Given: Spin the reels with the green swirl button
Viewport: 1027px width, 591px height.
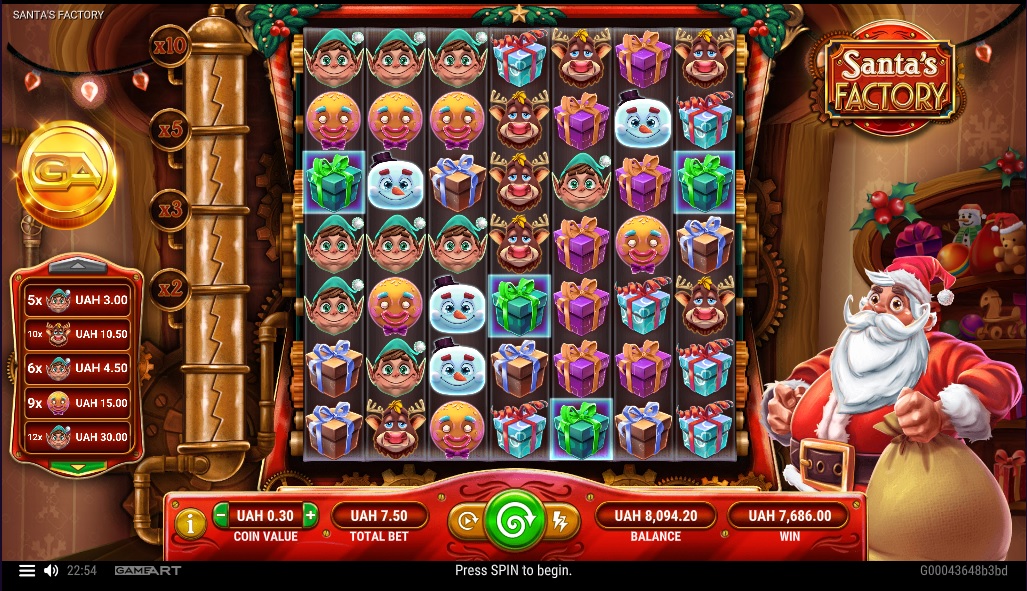Looking at the screenshot, I should click(514, 520).
